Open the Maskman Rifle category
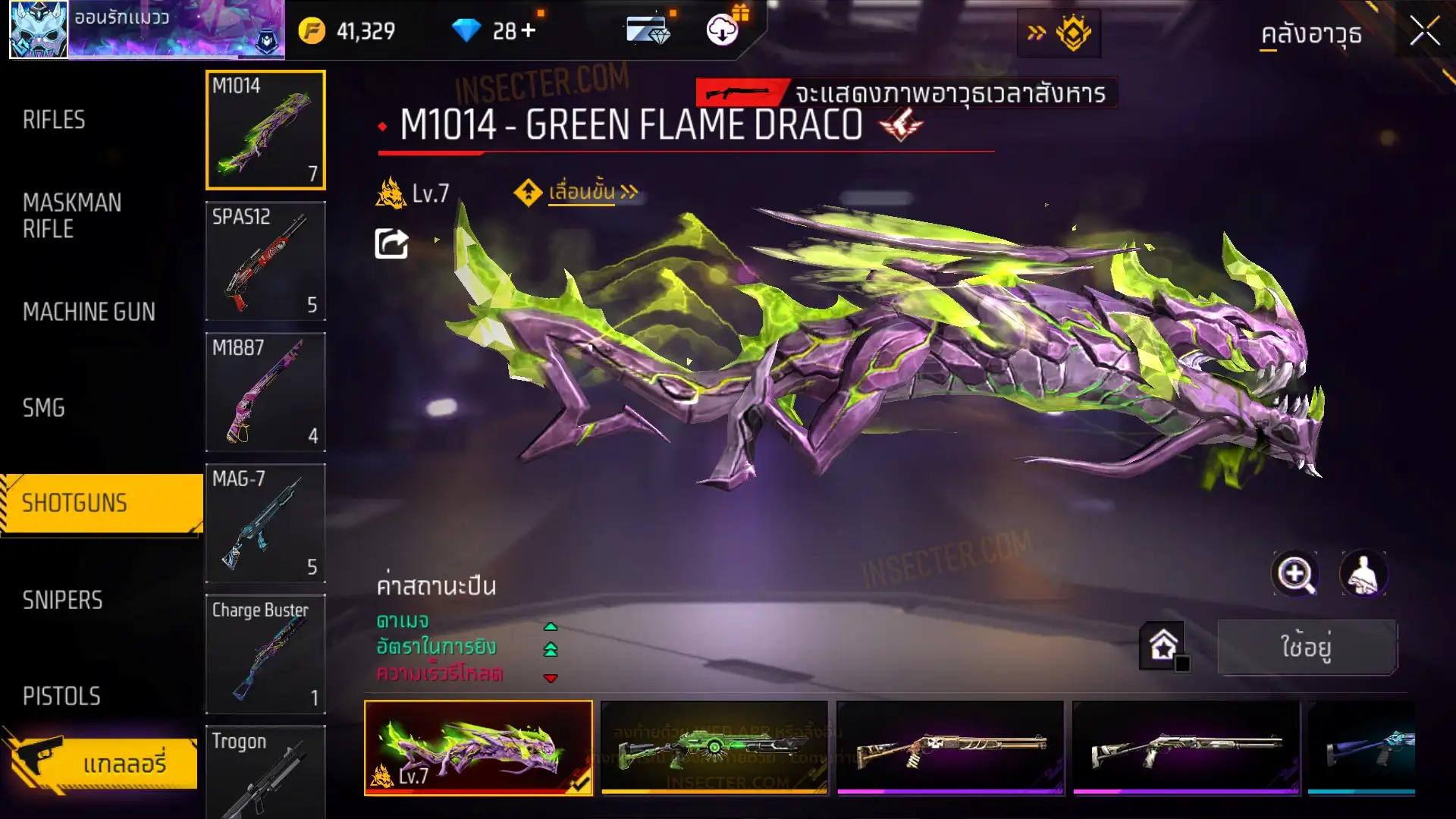Image resolution: width=1456 pixels, height=819 pixels. [72, 215]
